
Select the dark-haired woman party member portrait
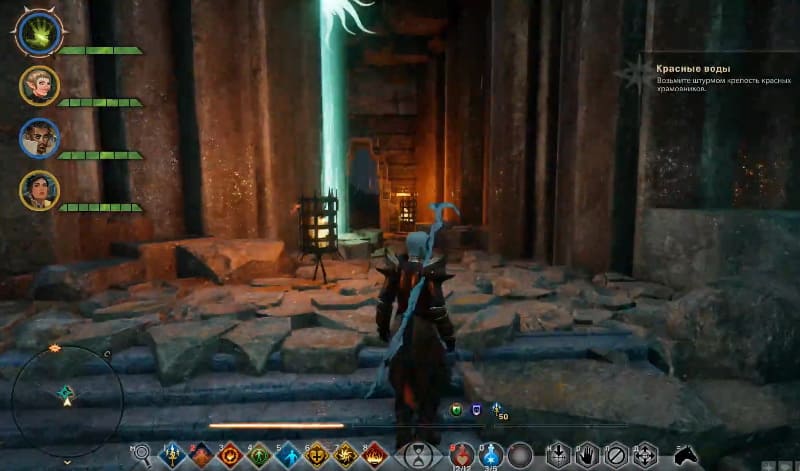click(39, 191)
